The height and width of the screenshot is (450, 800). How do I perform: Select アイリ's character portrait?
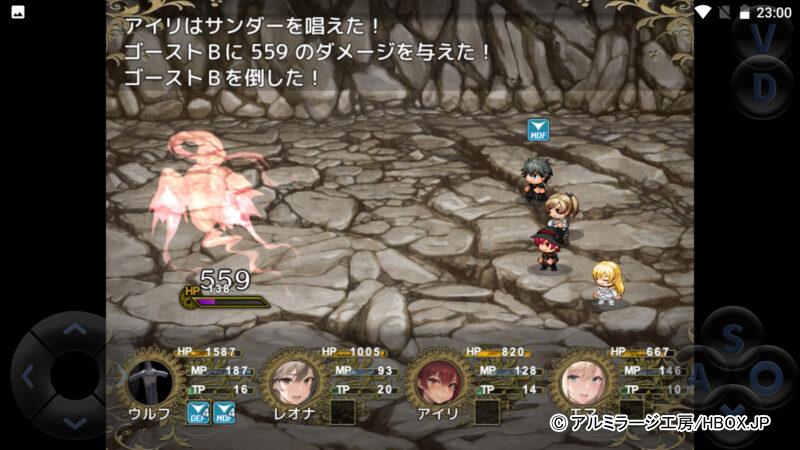click(440, 378)
